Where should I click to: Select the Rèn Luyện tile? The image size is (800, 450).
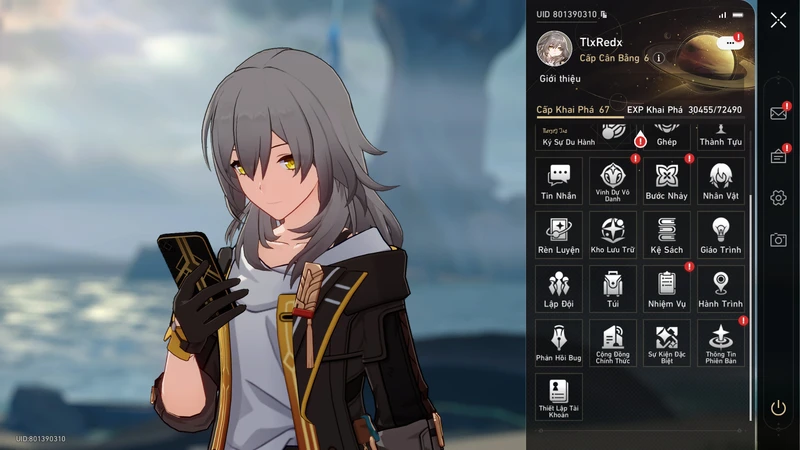click(559, 234)
